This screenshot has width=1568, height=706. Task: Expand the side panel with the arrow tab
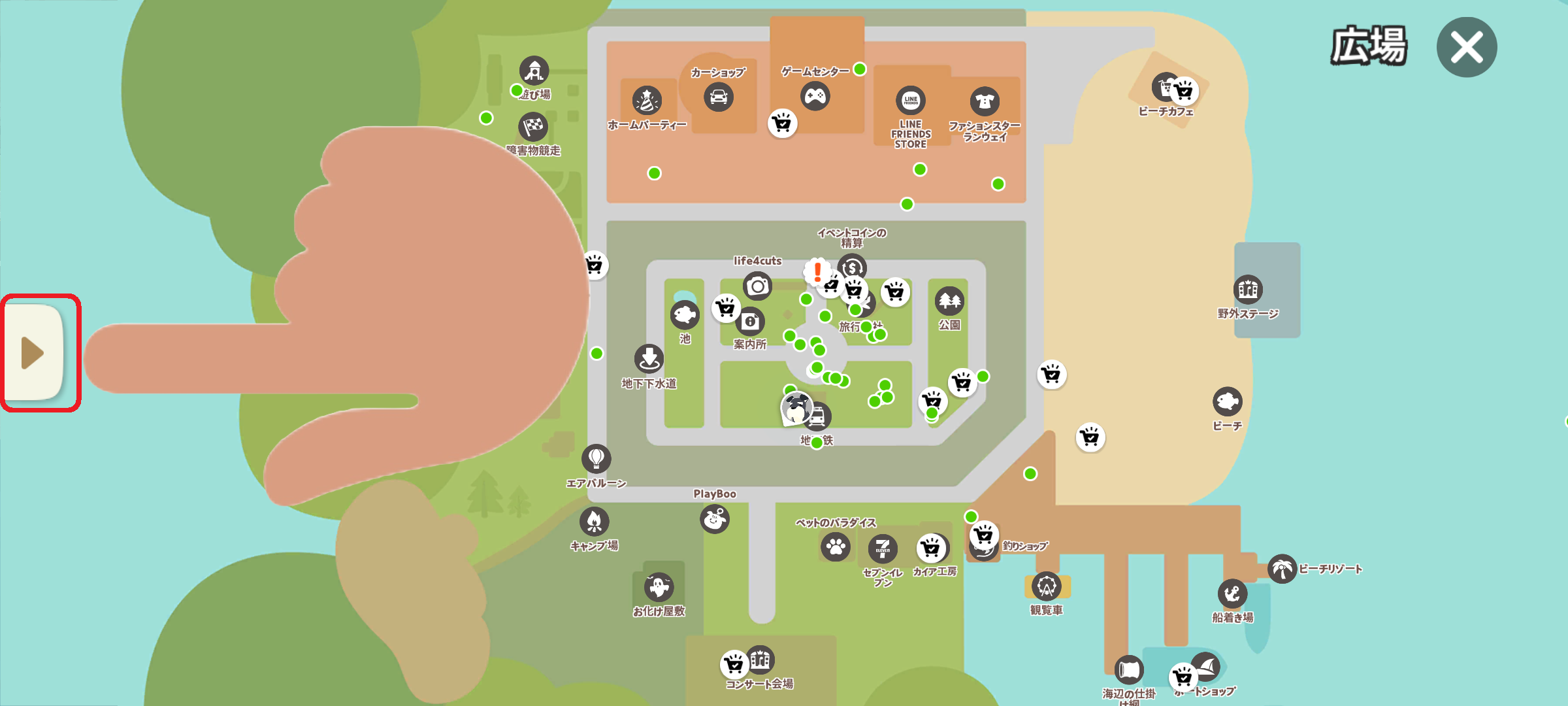tap(34, 353)
